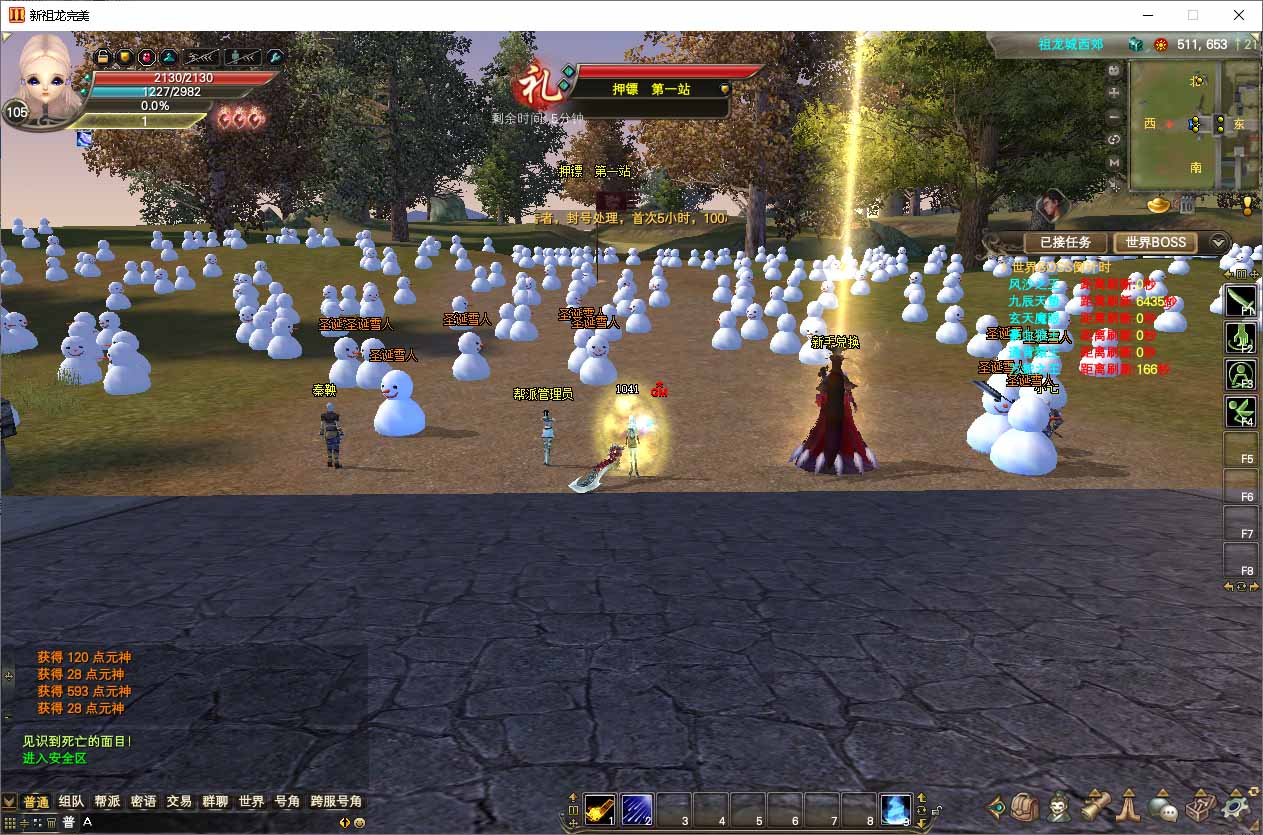Switch chat to the 帮派 guild channel
1263x835 pixels.
[107, 802]
